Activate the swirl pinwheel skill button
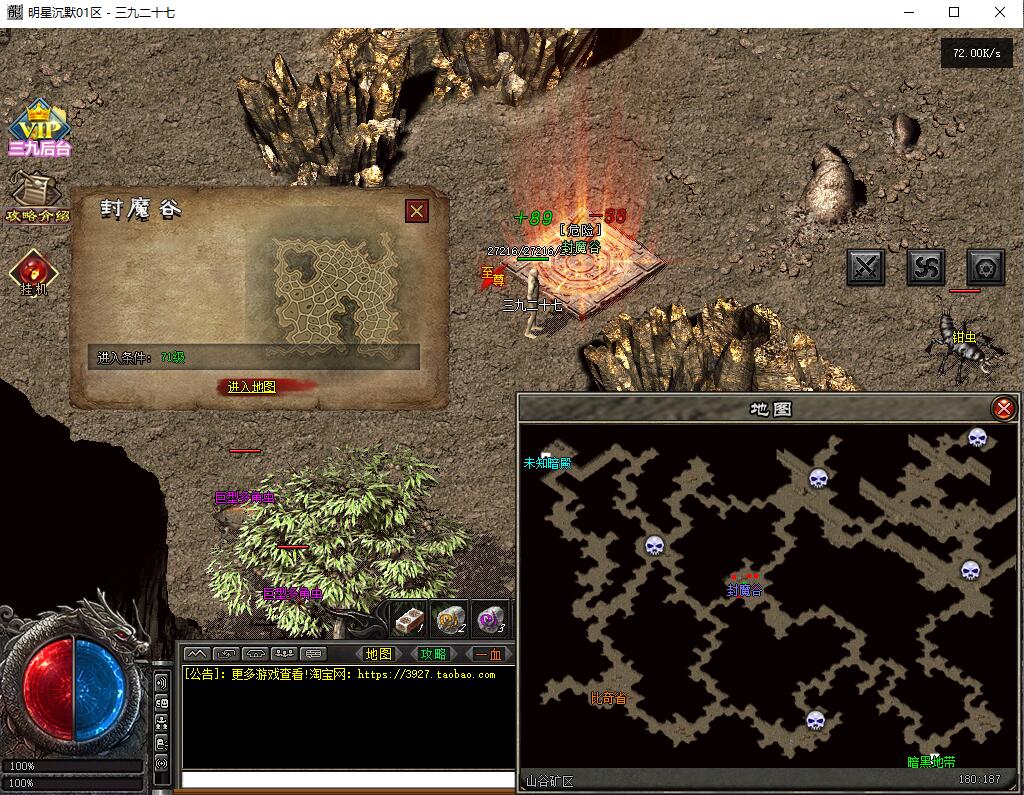Image resolution: width=1024 pixels, height=795 pixels. click(x=926, y=267)
